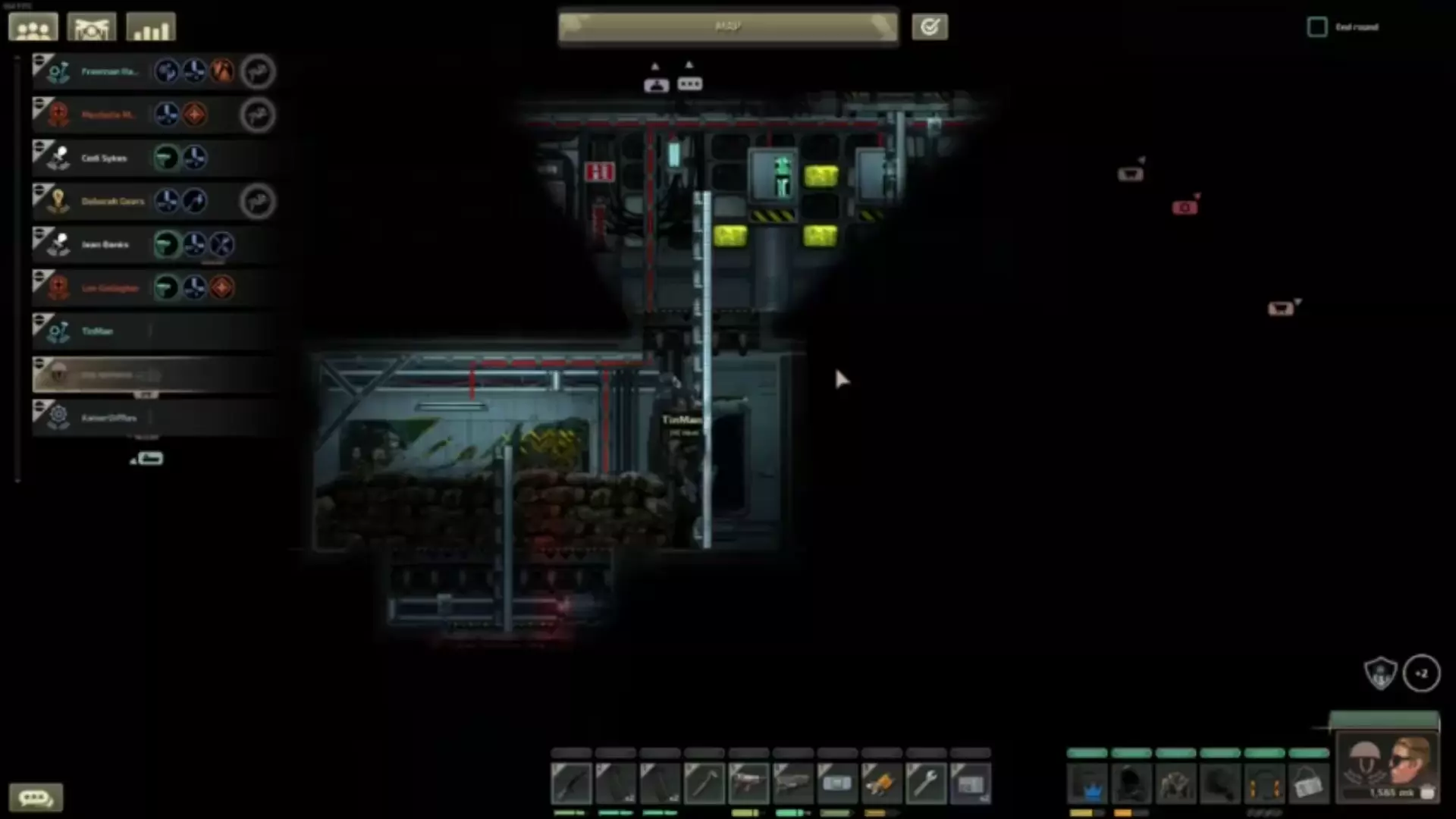The width and height of the screenshot is (1456, 819).
Task: Expand the arrow above the radio icon
Action: pyautogui.click(x=656, y=66)
